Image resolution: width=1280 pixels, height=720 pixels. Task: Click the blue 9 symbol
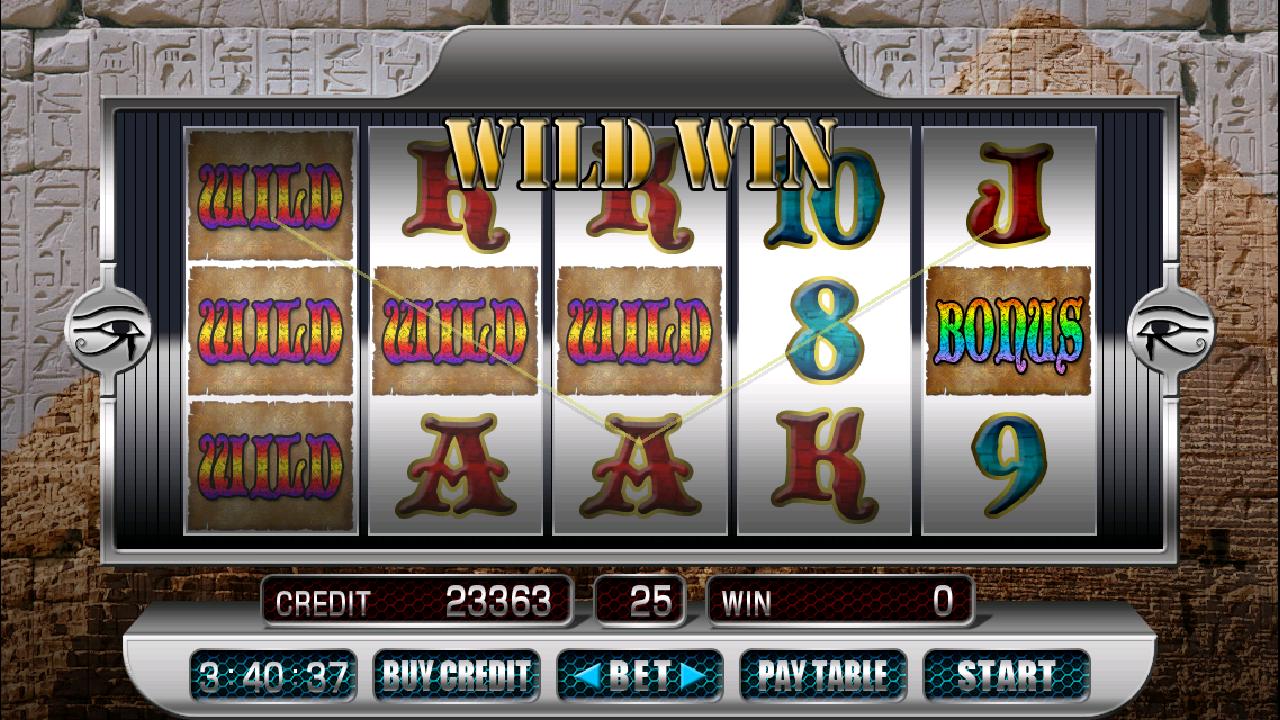[1005, 465]
